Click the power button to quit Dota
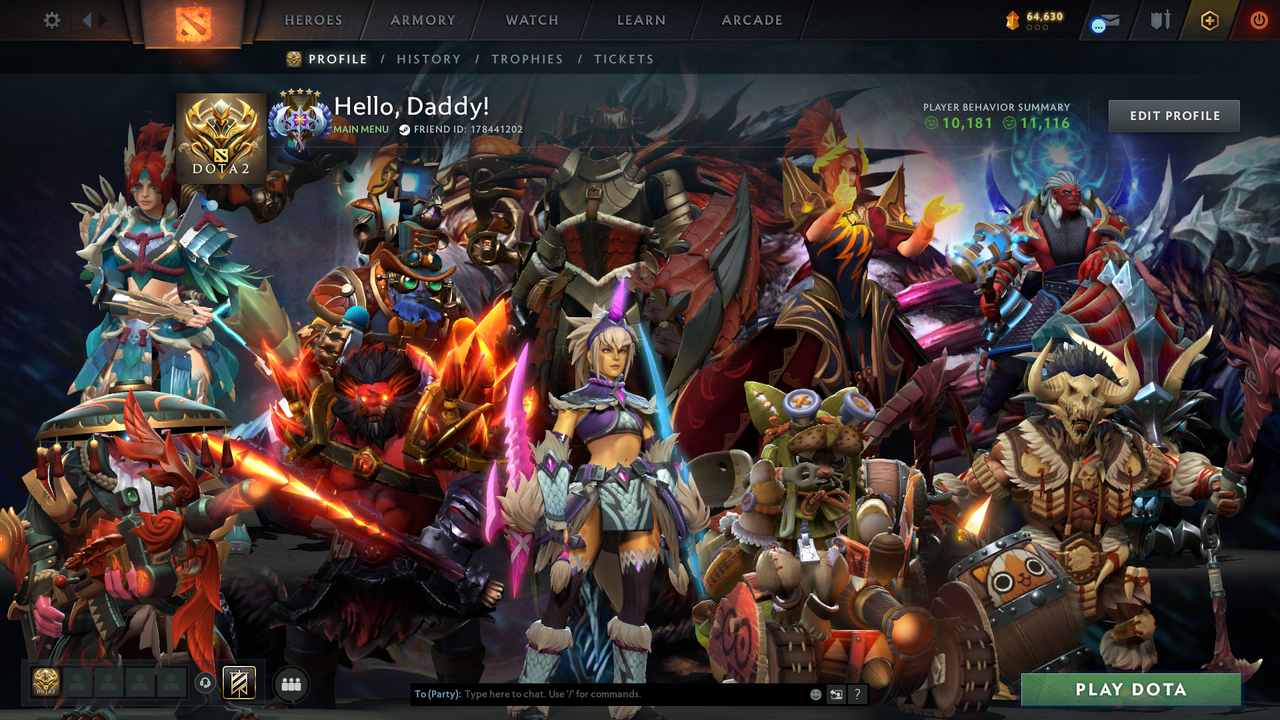Screen dimensions: 1280x720 coord(1257,21)
